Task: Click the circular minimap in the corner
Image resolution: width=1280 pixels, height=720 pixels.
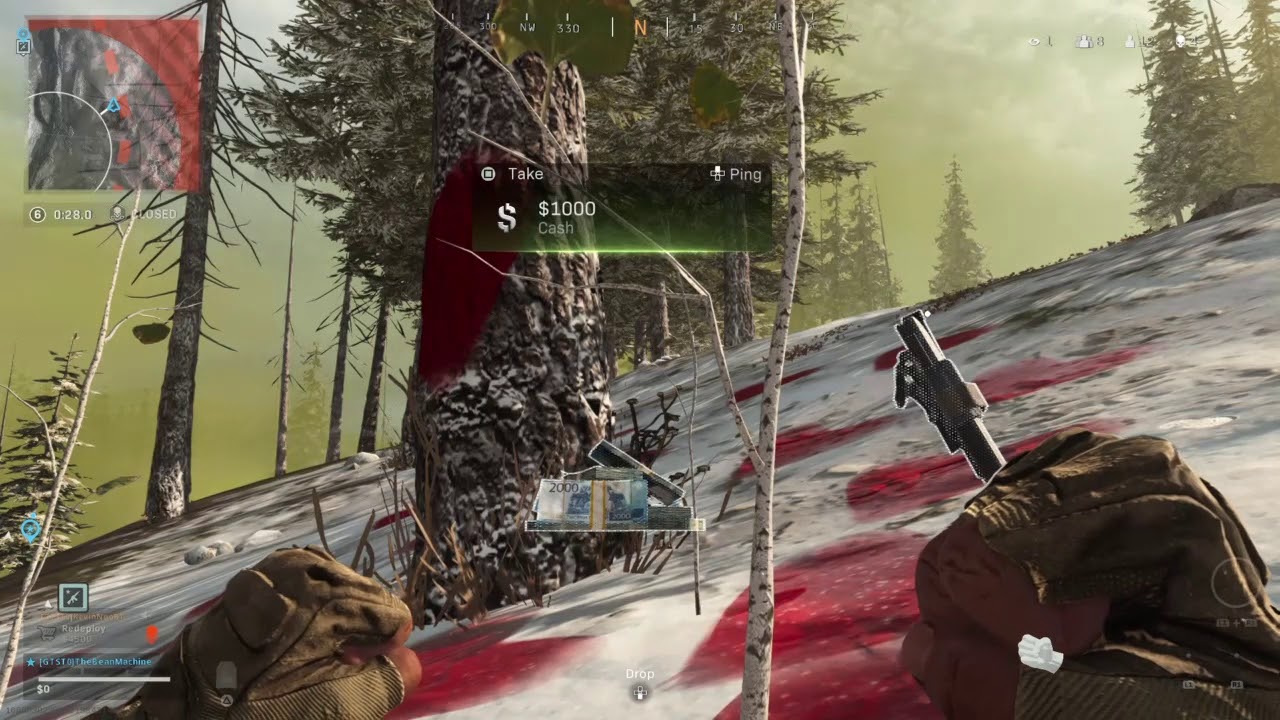Action: [x=113, y=105]
